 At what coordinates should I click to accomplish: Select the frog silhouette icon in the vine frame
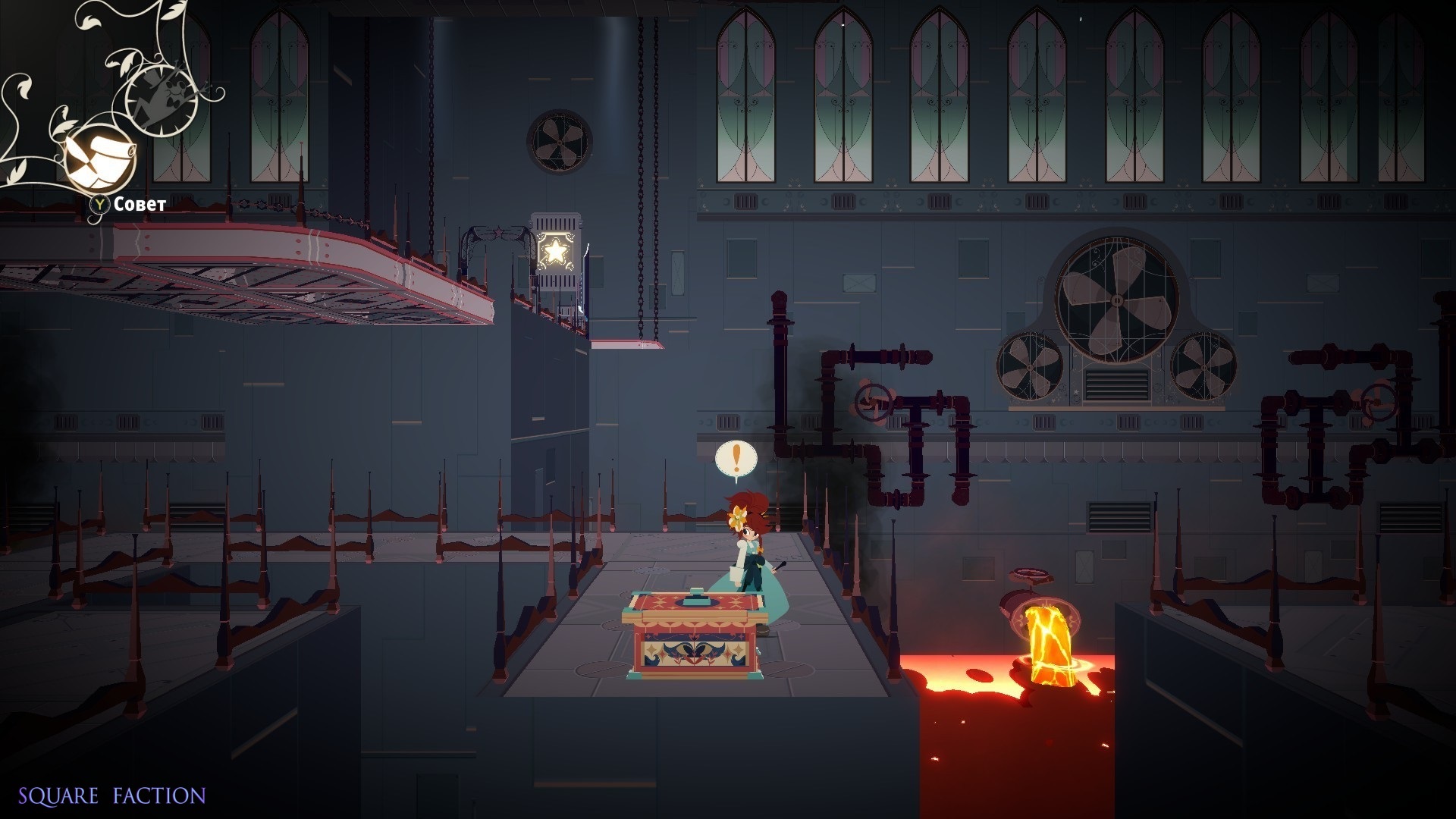tap(161, 99)
